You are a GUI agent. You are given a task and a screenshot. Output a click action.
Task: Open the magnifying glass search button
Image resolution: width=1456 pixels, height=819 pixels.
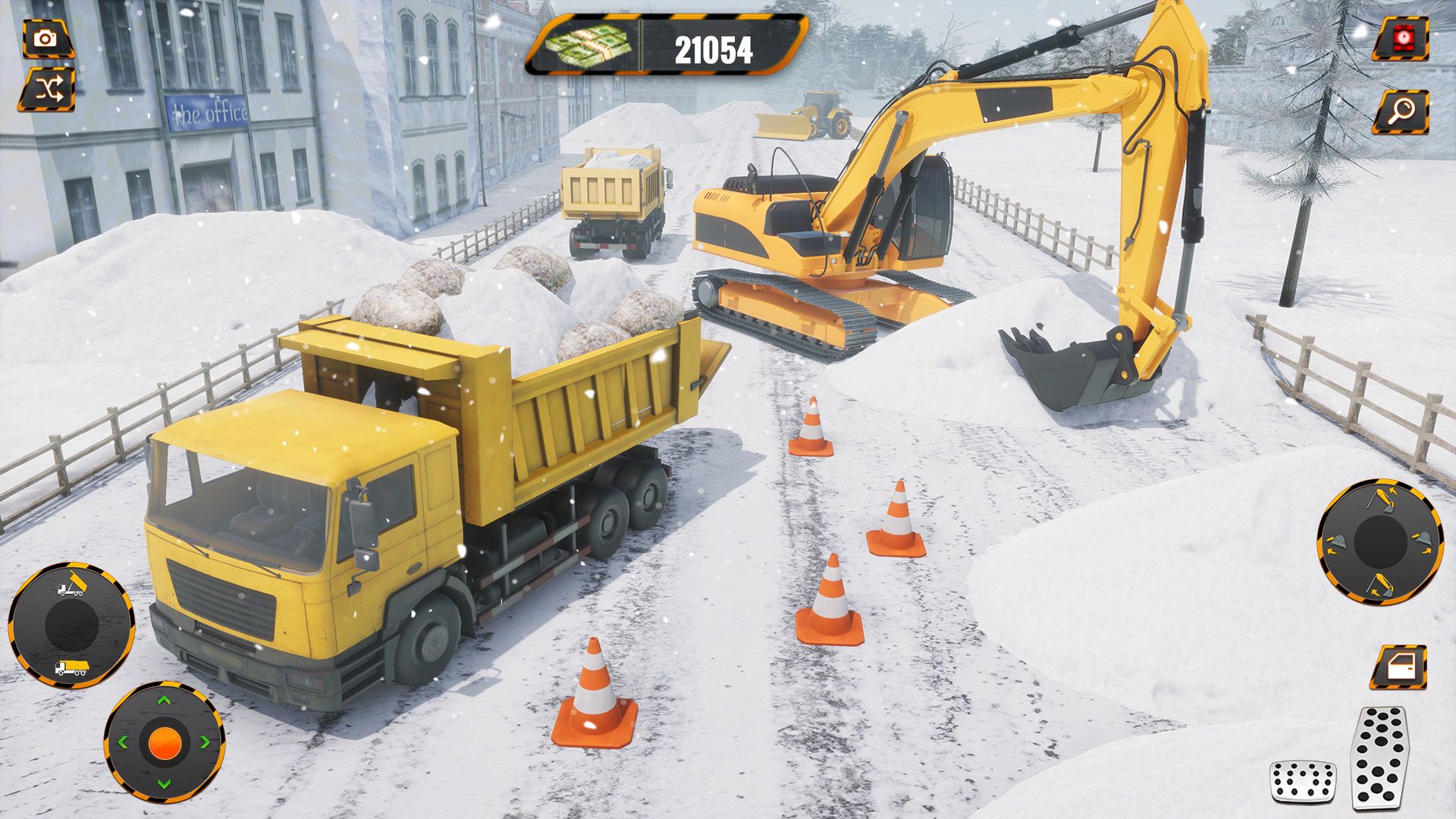[x=1403, y=112]
